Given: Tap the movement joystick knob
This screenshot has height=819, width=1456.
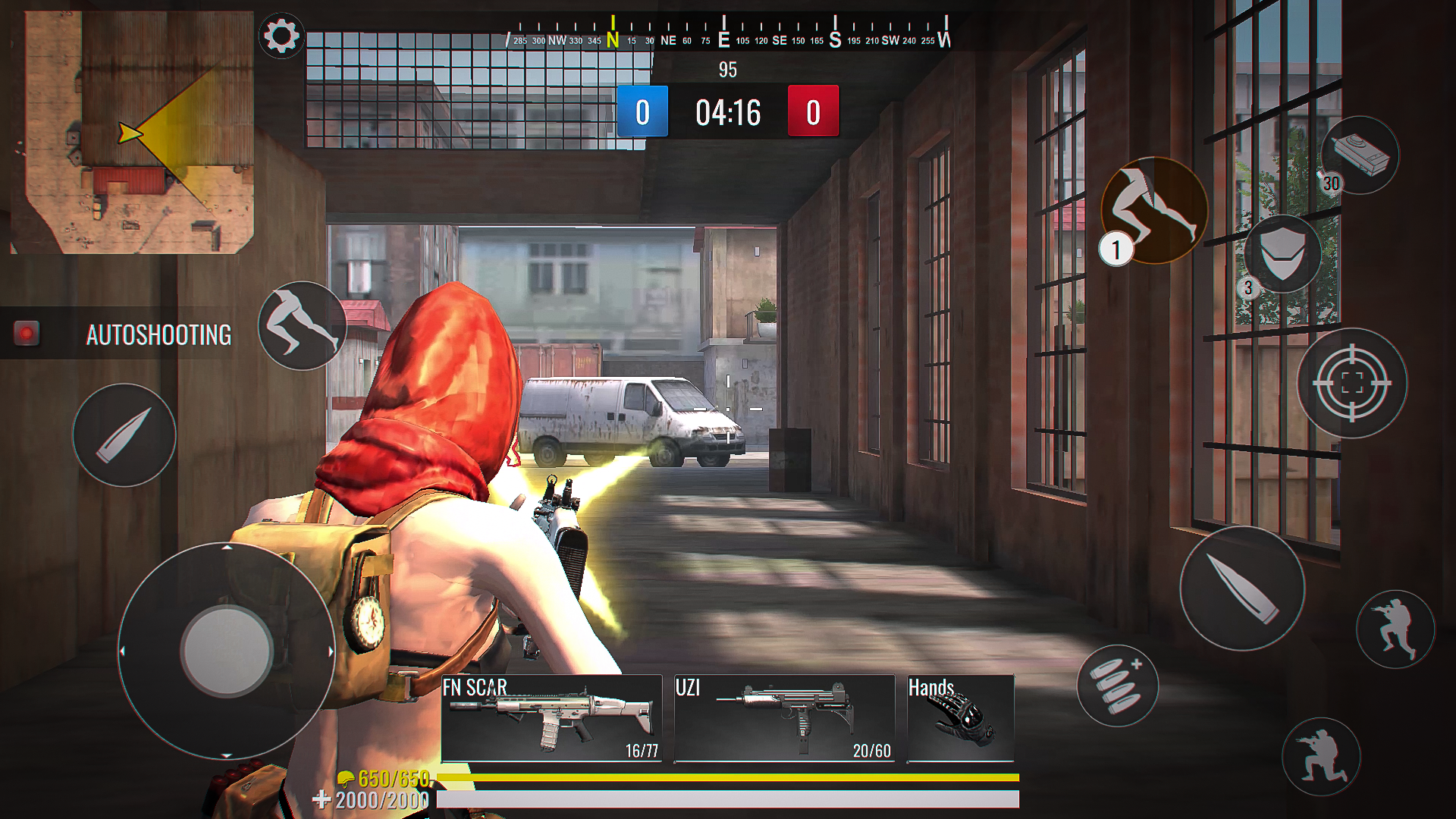Looking at the screenshot, I should tap(227, 651).
